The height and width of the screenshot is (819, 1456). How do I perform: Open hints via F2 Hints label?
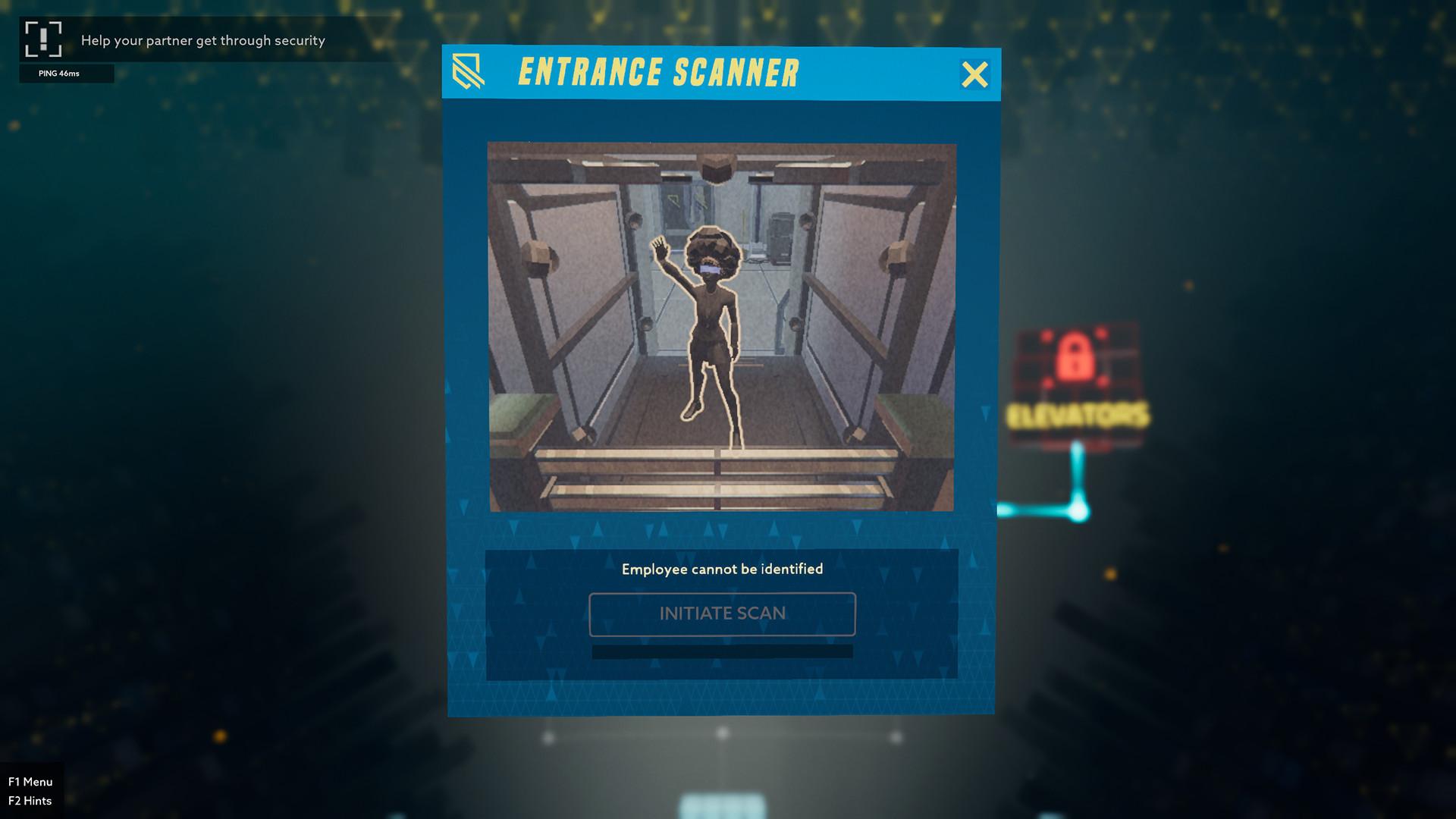(x=32, y=800)
